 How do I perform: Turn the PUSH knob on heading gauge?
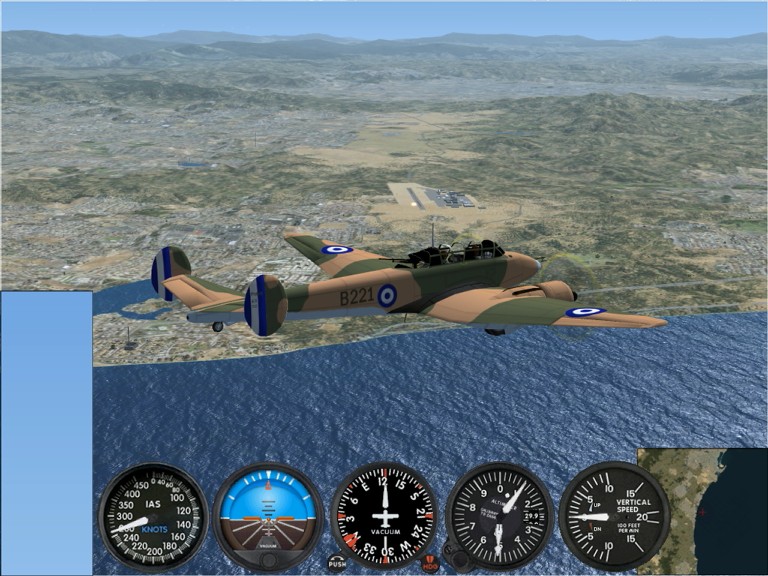(337, 563)
